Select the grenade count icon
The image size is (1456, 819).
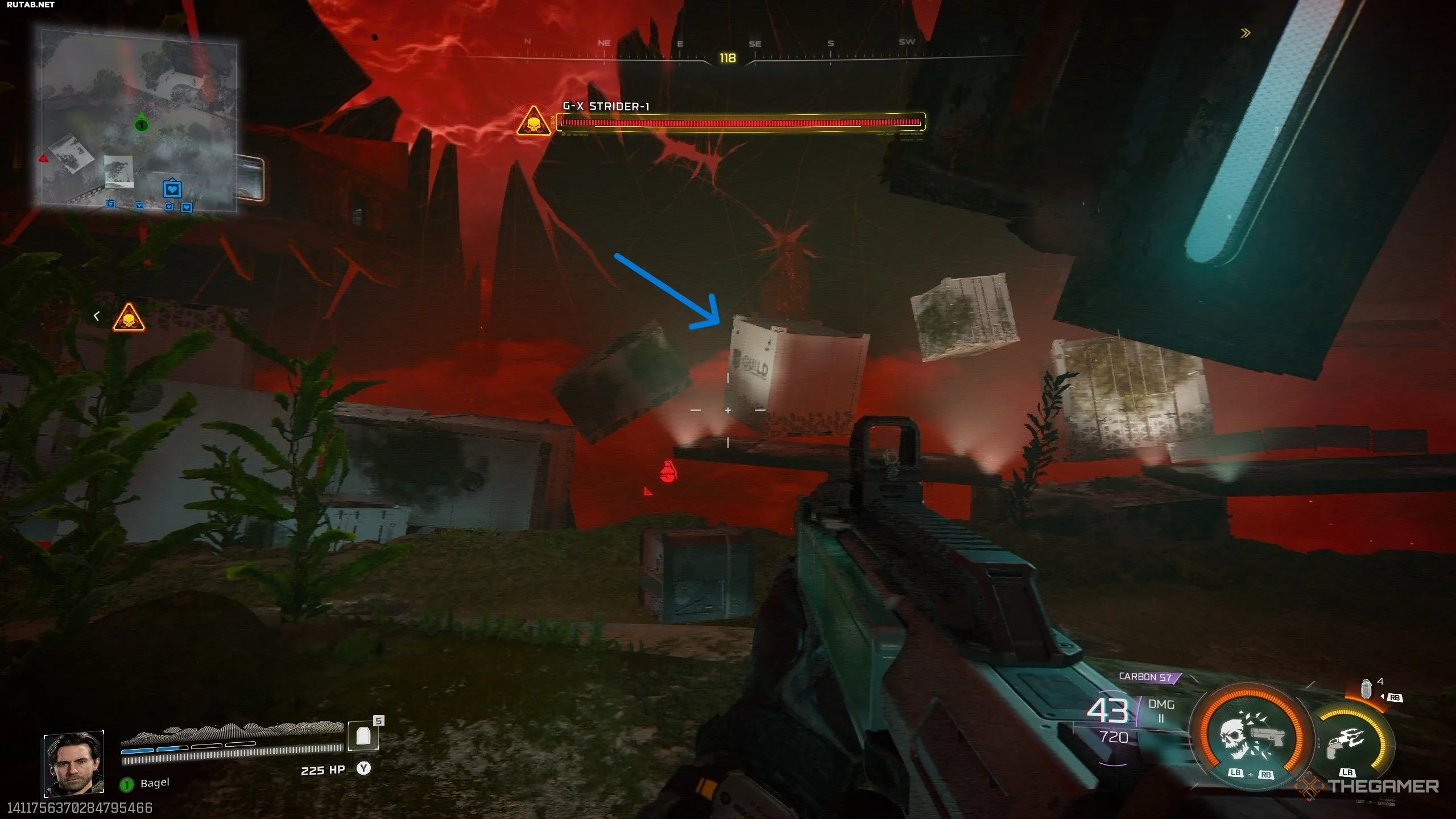(1366, 689)
